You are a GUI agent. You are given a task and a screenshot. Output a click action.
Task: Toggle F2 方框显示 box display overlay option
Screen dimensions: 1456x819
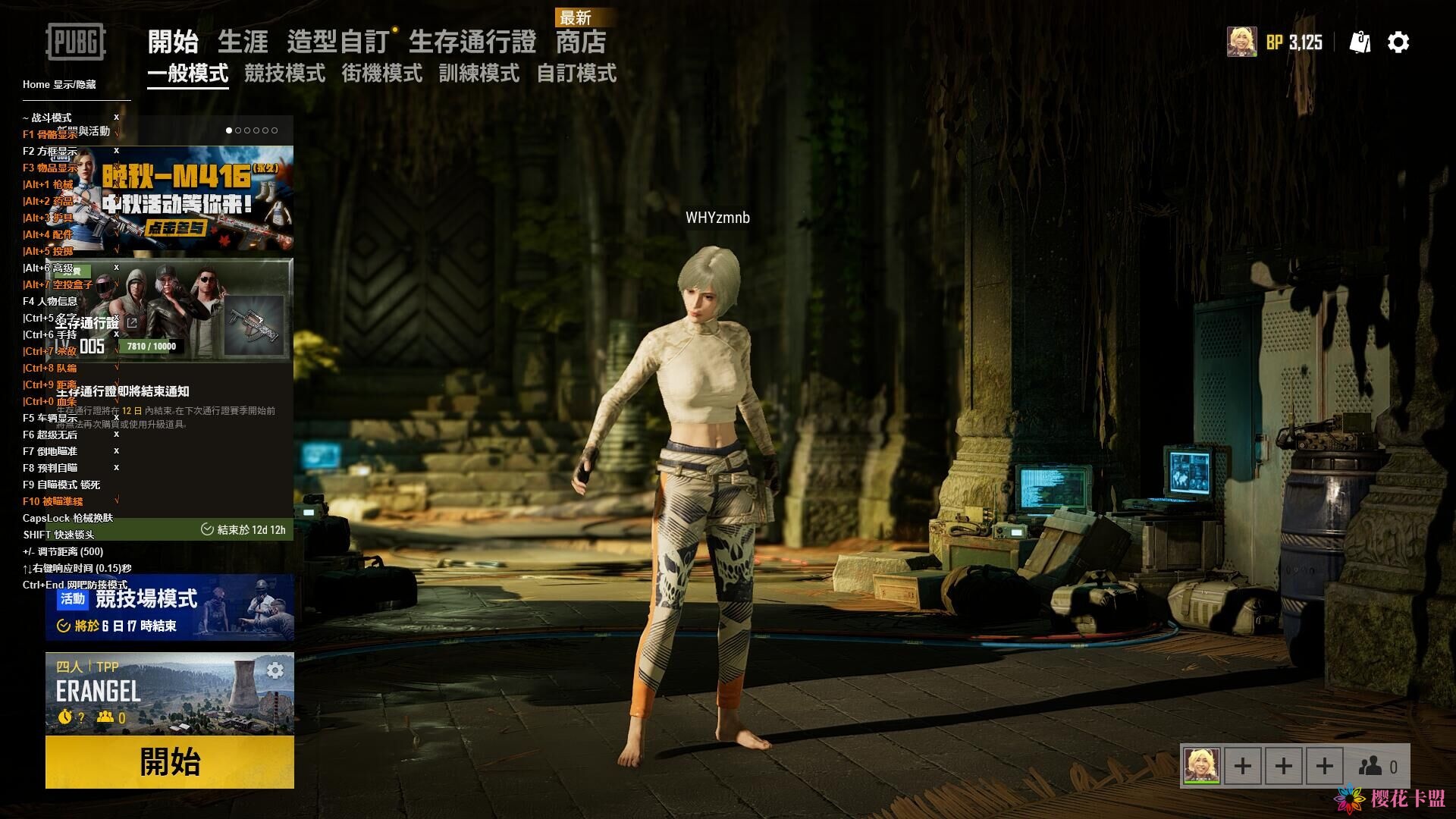(x=50, y=151)
